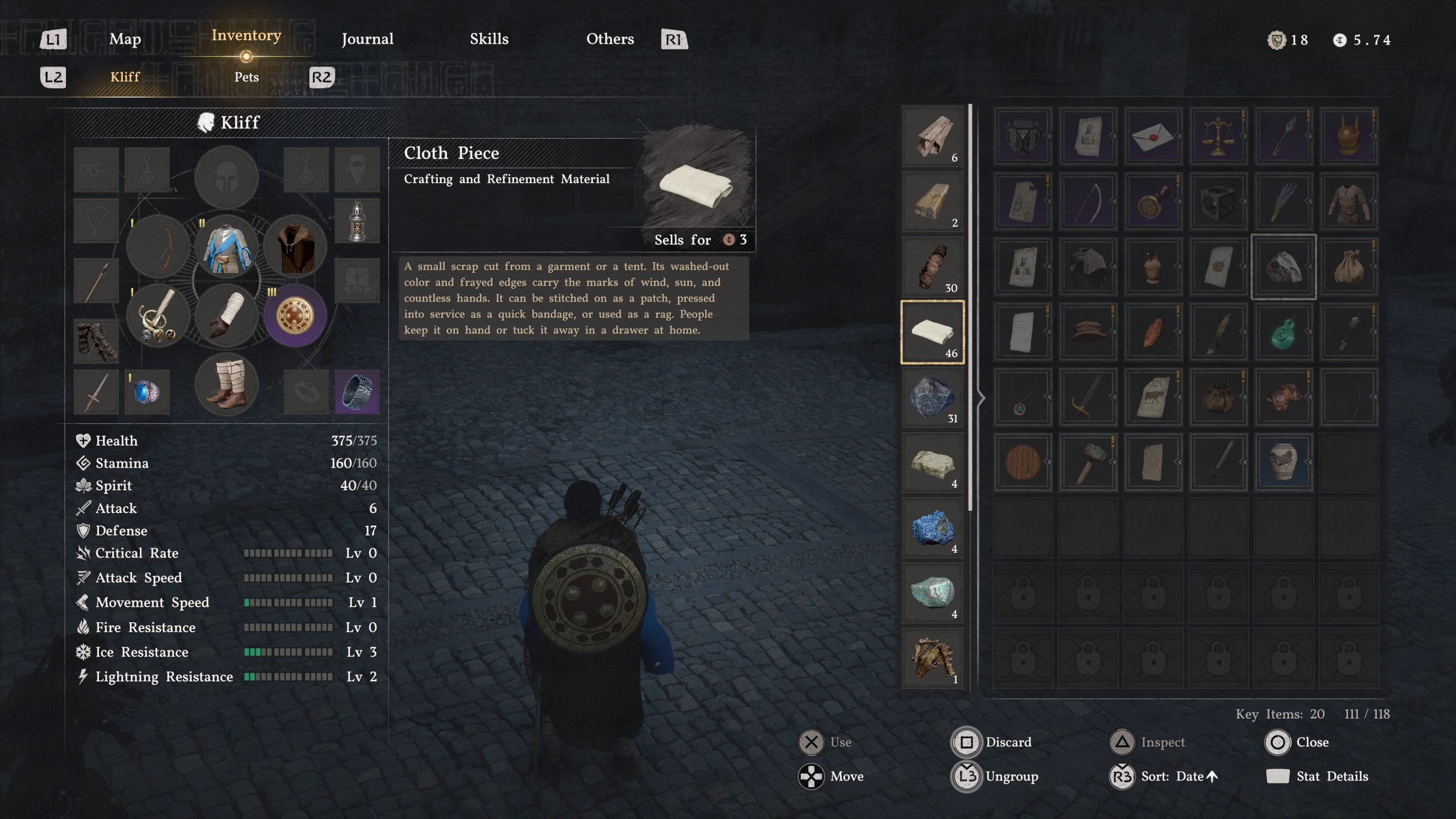Select the round wooden shield item
The image size is (1456, 819).
coord(1023,462)
